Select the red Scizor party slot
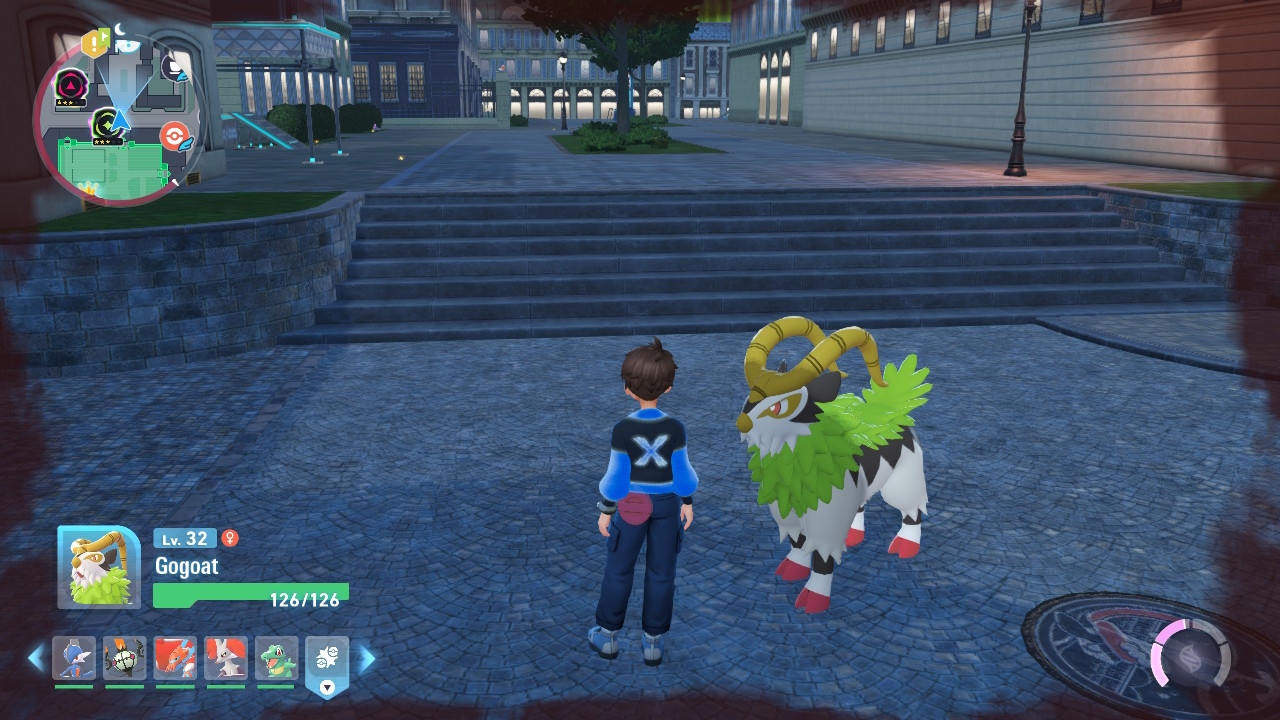The height and width of the screenshot is (720, 1280). pos(175,659)
